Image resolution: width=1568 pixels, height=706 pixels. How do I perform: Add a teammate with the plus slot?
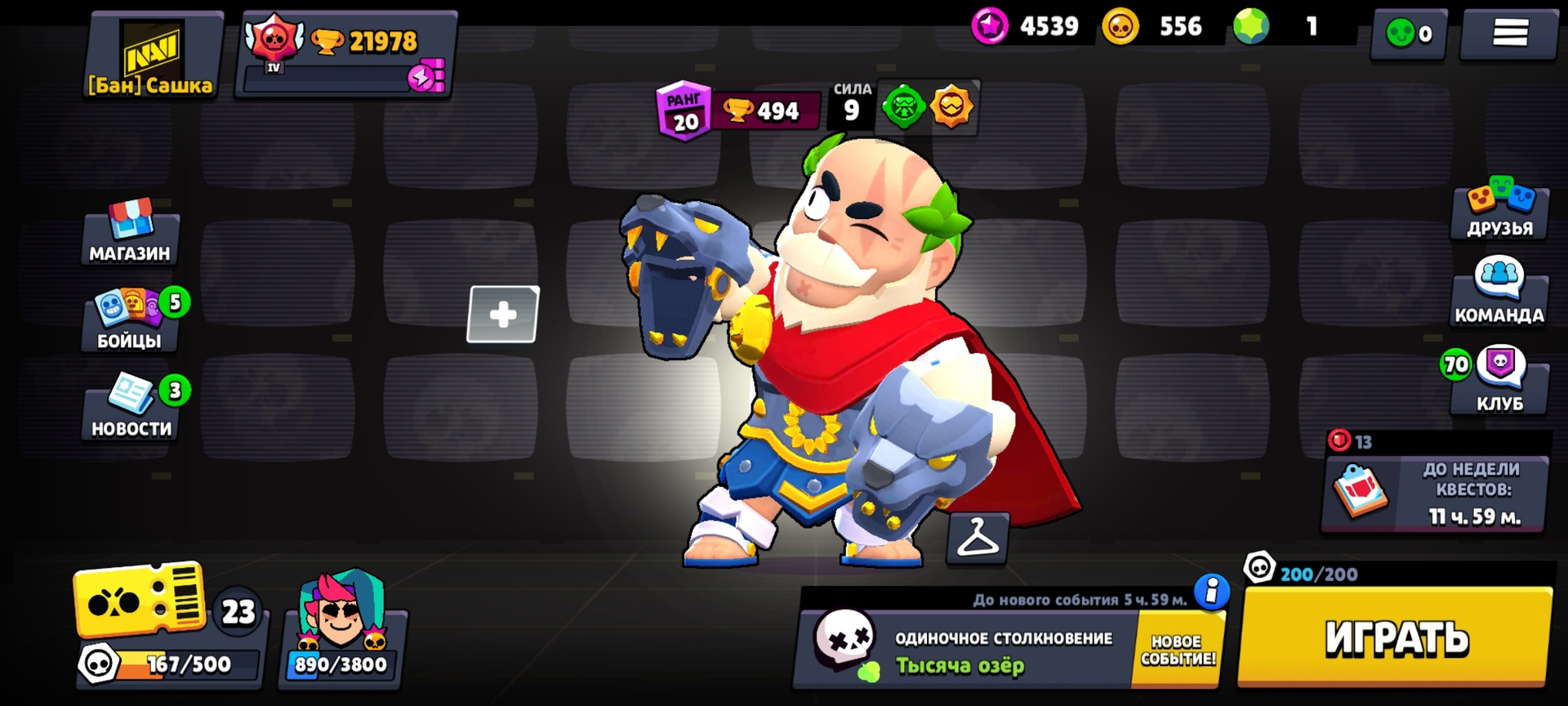[503, 315]
